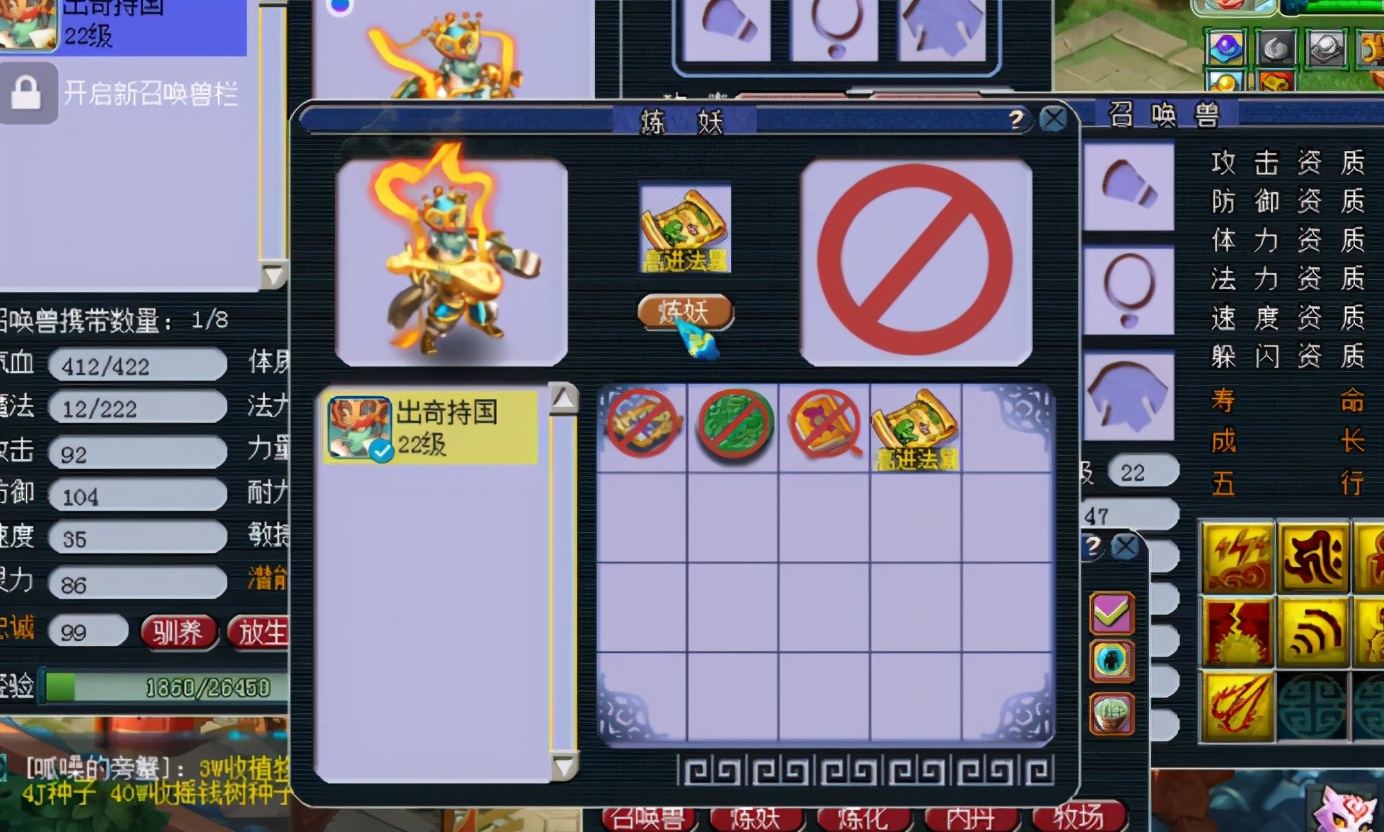
Task: Click the 驯养 button in the pet panel
Action: tap(178, 632)
